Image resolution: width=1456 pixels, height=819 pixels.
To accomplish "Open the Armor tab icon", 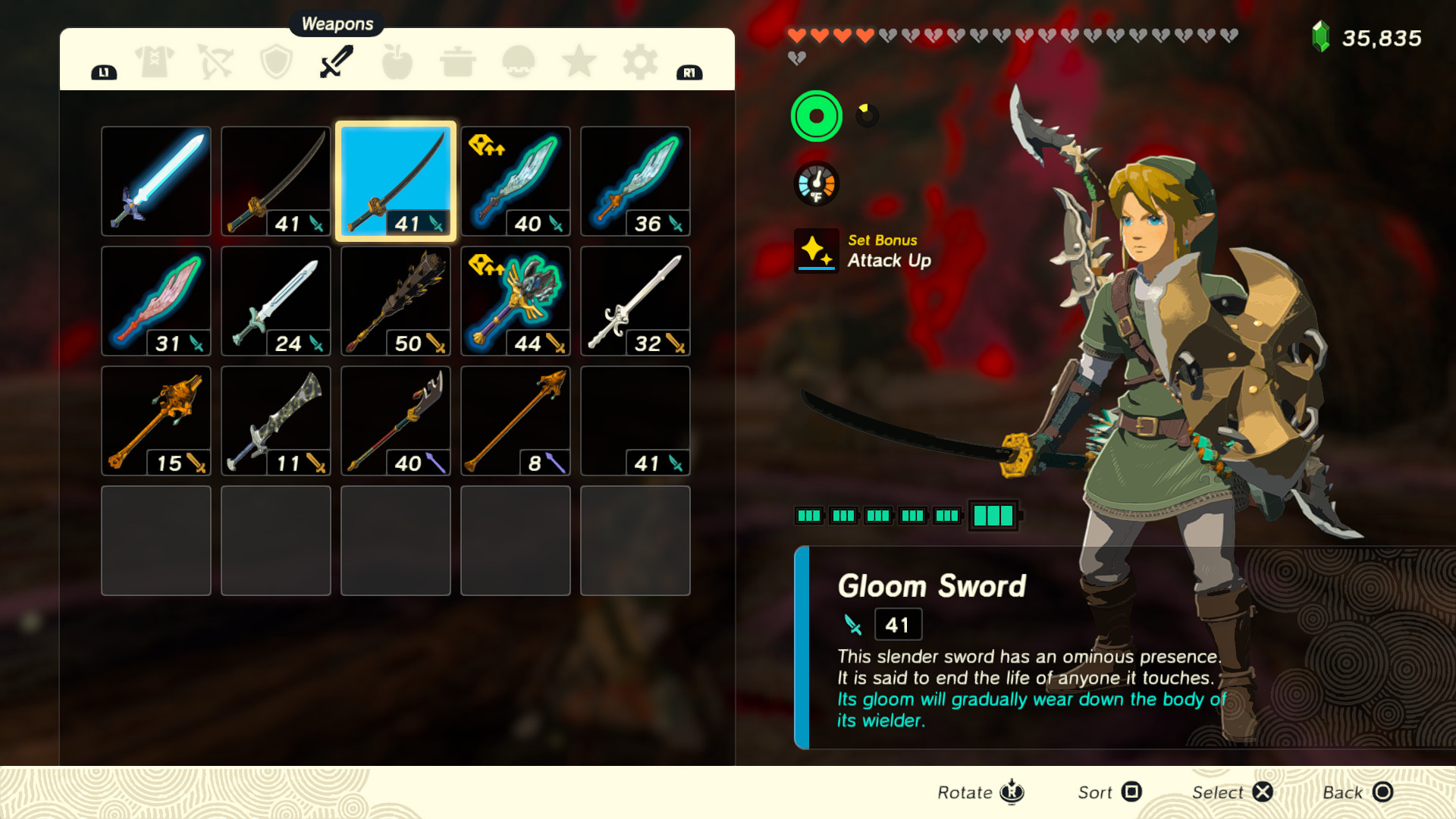I will click(153, 61).
